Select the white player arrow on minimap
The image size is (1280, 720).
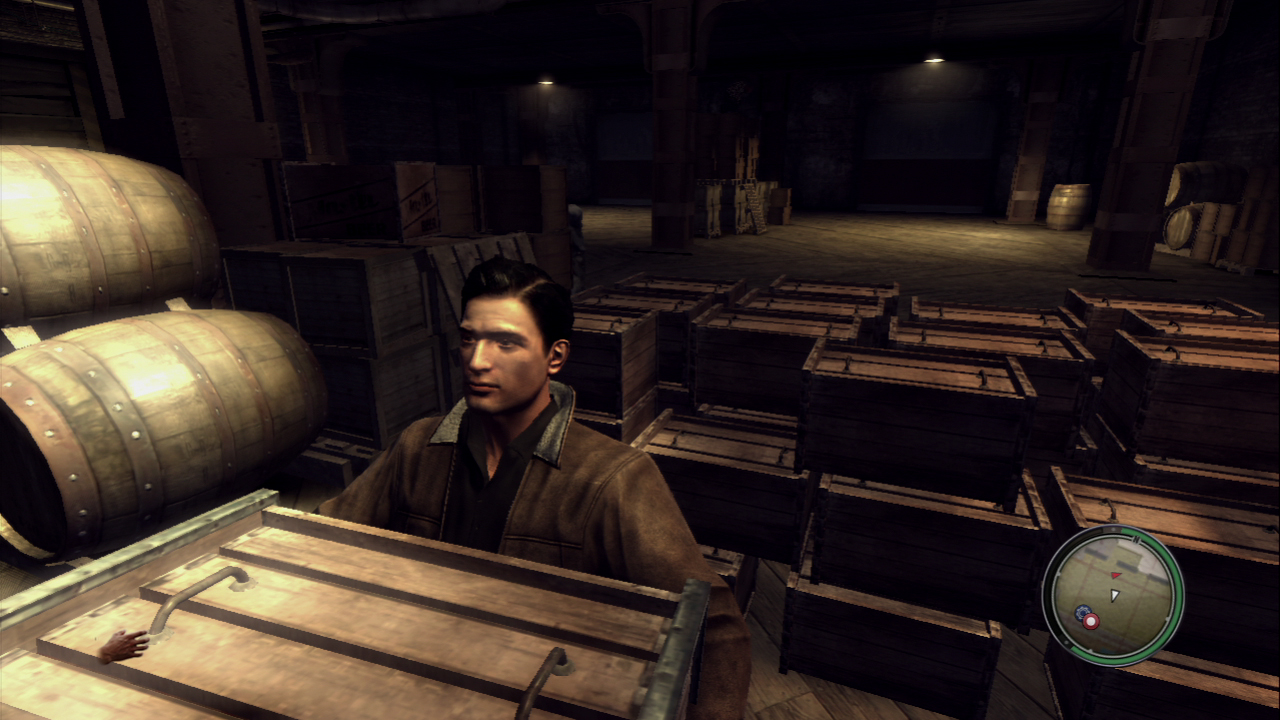(x=1115, y=596)
